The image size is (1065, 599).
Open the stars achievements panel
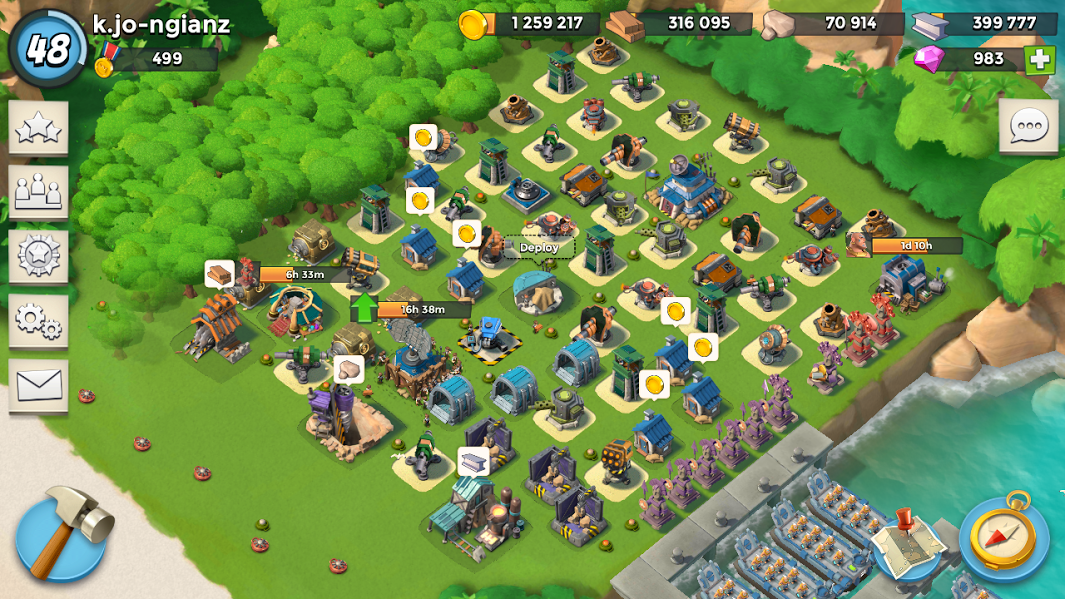click(39, 128)
